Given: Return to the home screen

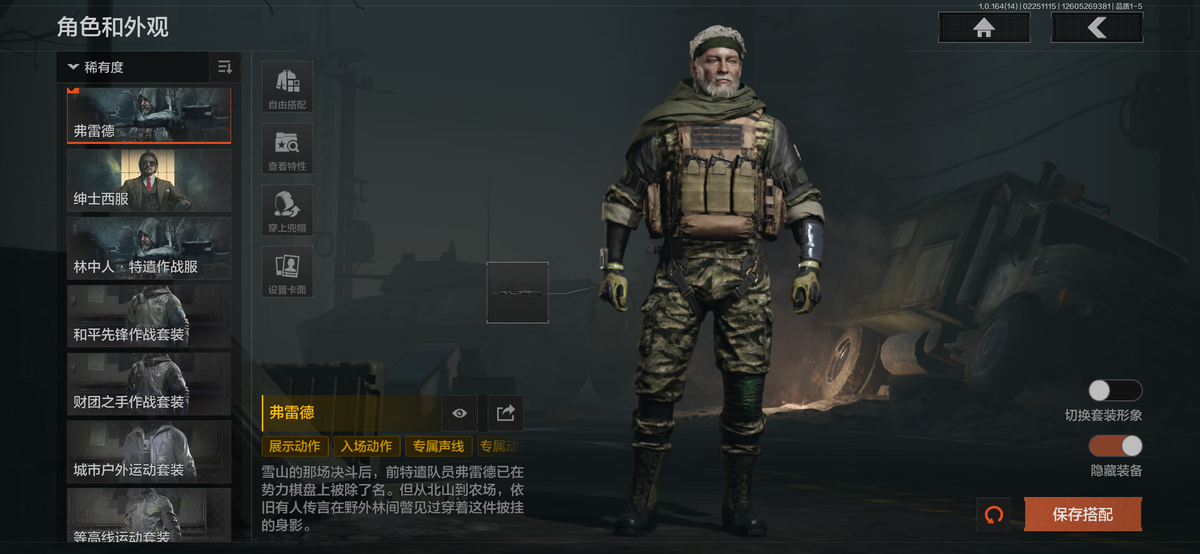Looking at the screenshot, I should pyautogui.click(x=984, y=28).
